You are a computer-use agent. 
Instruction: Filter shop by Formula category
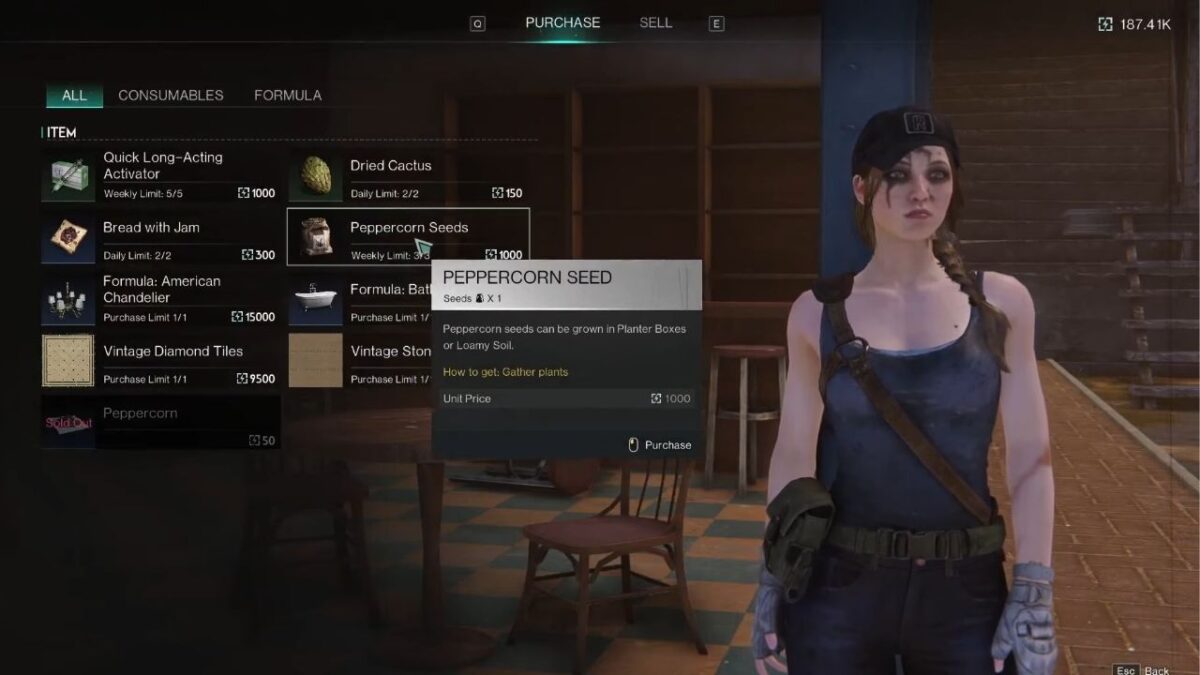coord(288,96)
